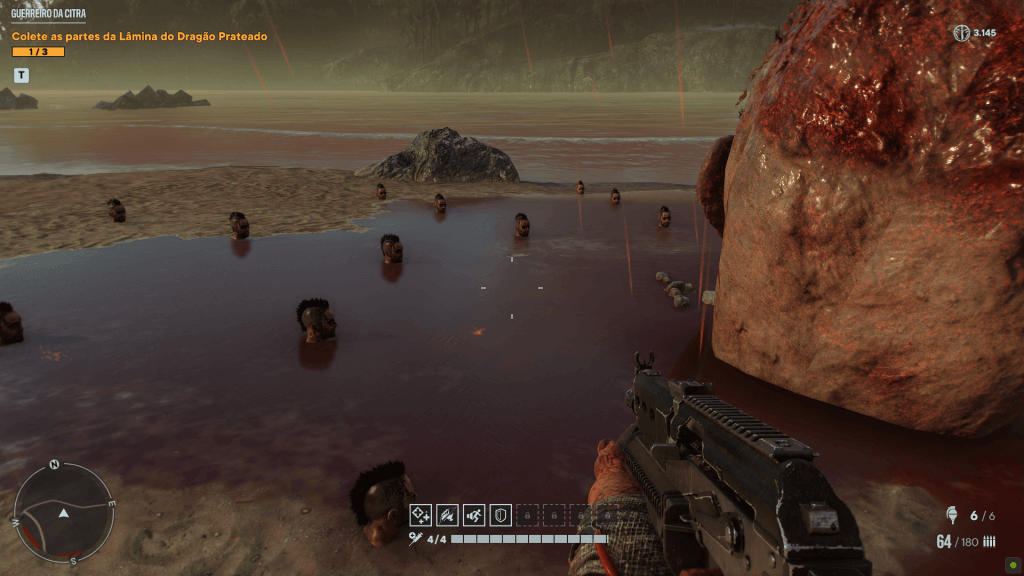Choose the sprinting figure power slot
This screenshot has height=576, width=1024.
tap(474, 515)
